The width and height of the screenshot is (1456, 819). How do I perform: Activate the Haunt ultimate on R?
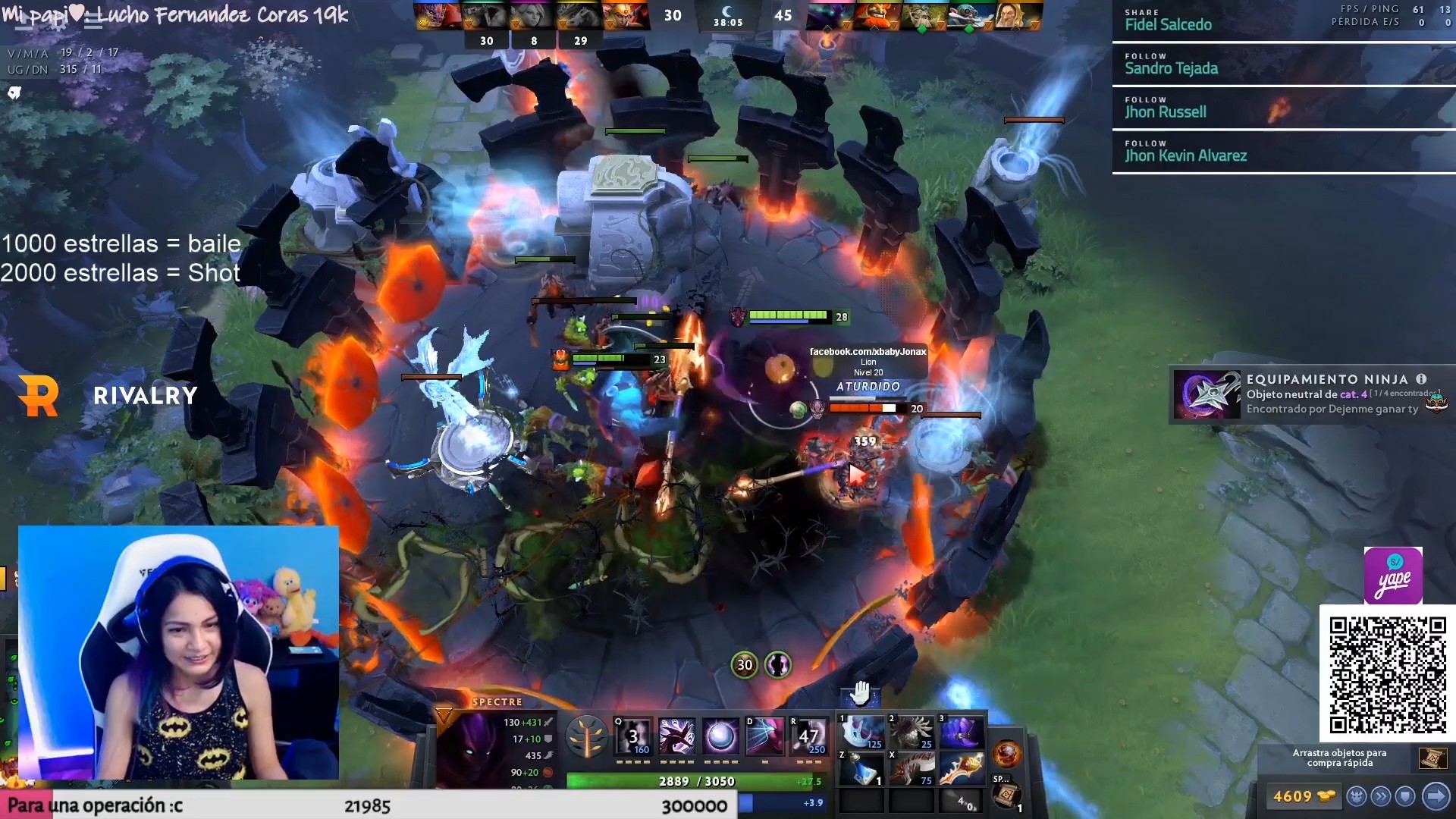tap(808, 736)
